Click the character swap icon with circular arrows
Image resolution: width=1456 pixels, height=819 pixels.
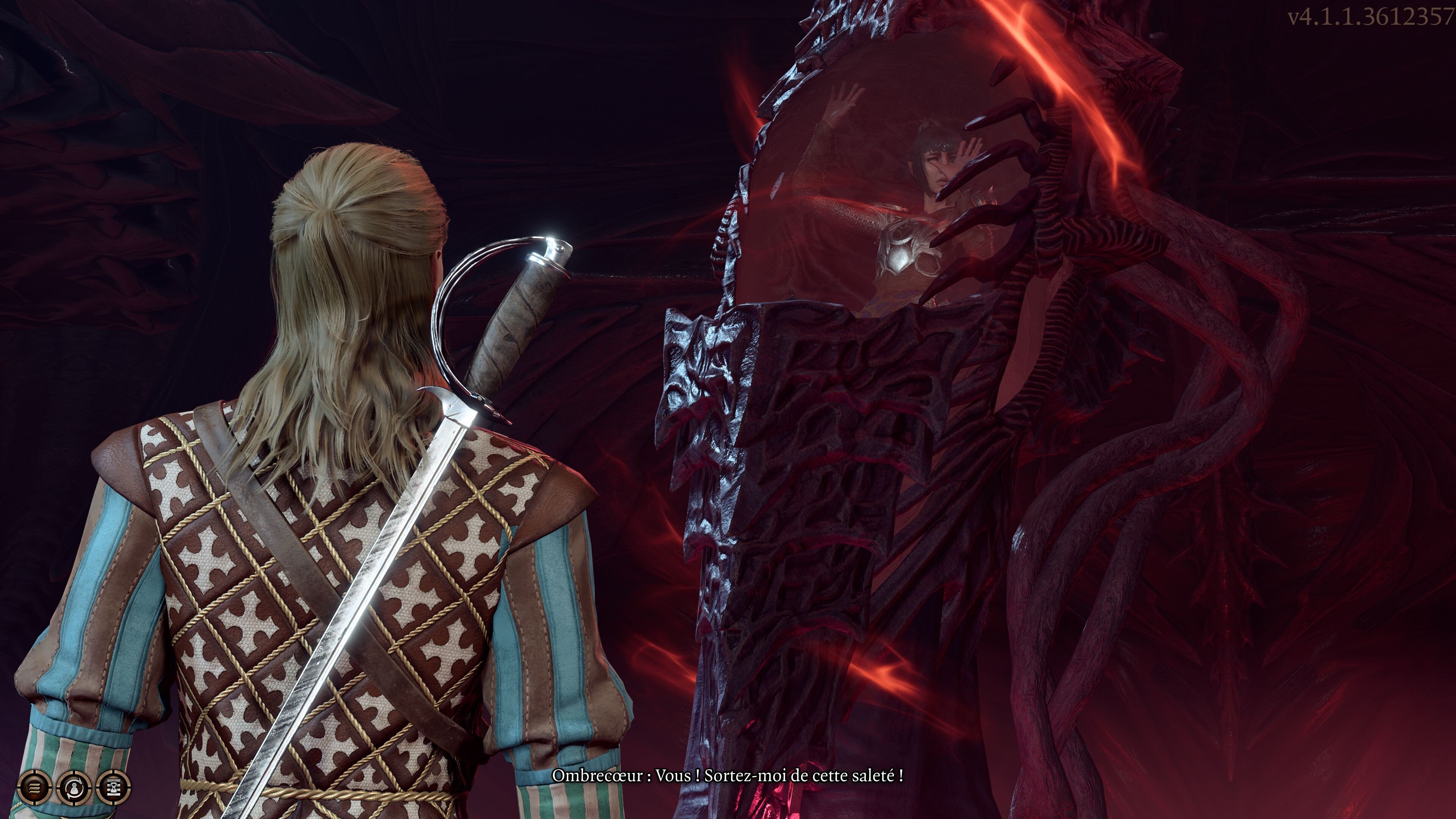tap(74, 786)
